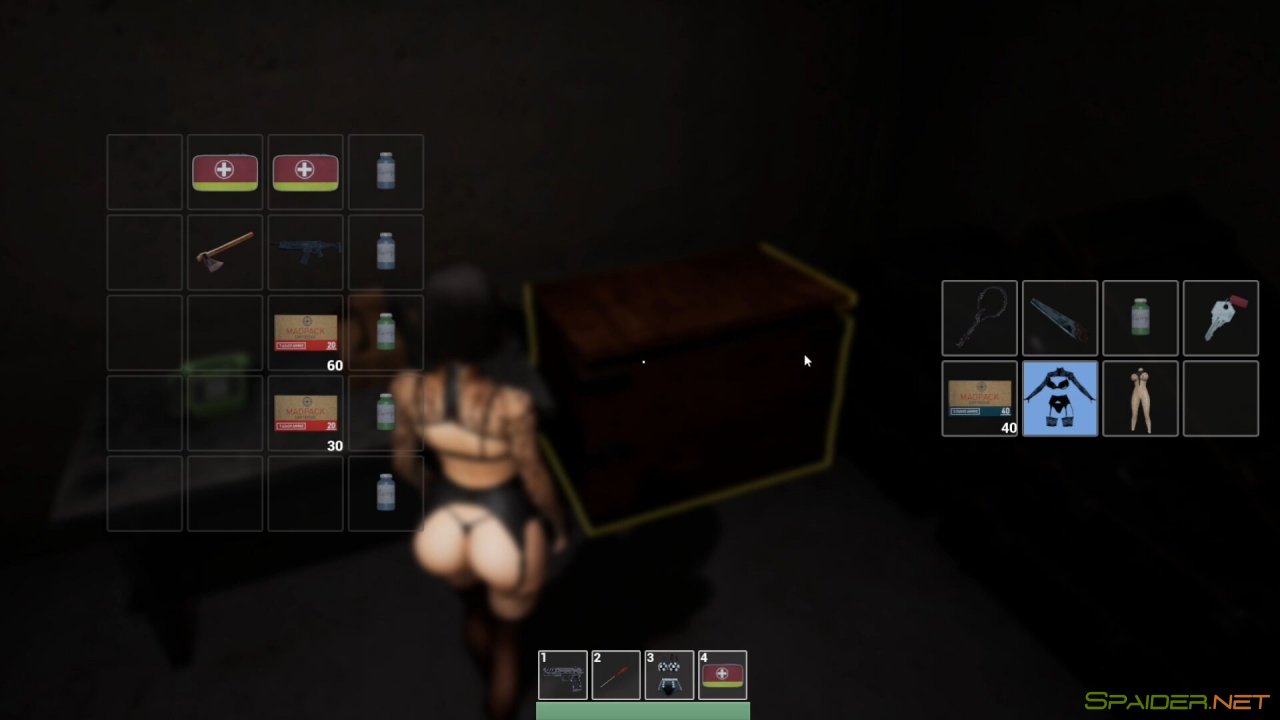Image resolution: width=1280 pixels, height=720 pixels.
Task: Grab the green pill bottle in the inventory
Action: (x=1140, y=318)
